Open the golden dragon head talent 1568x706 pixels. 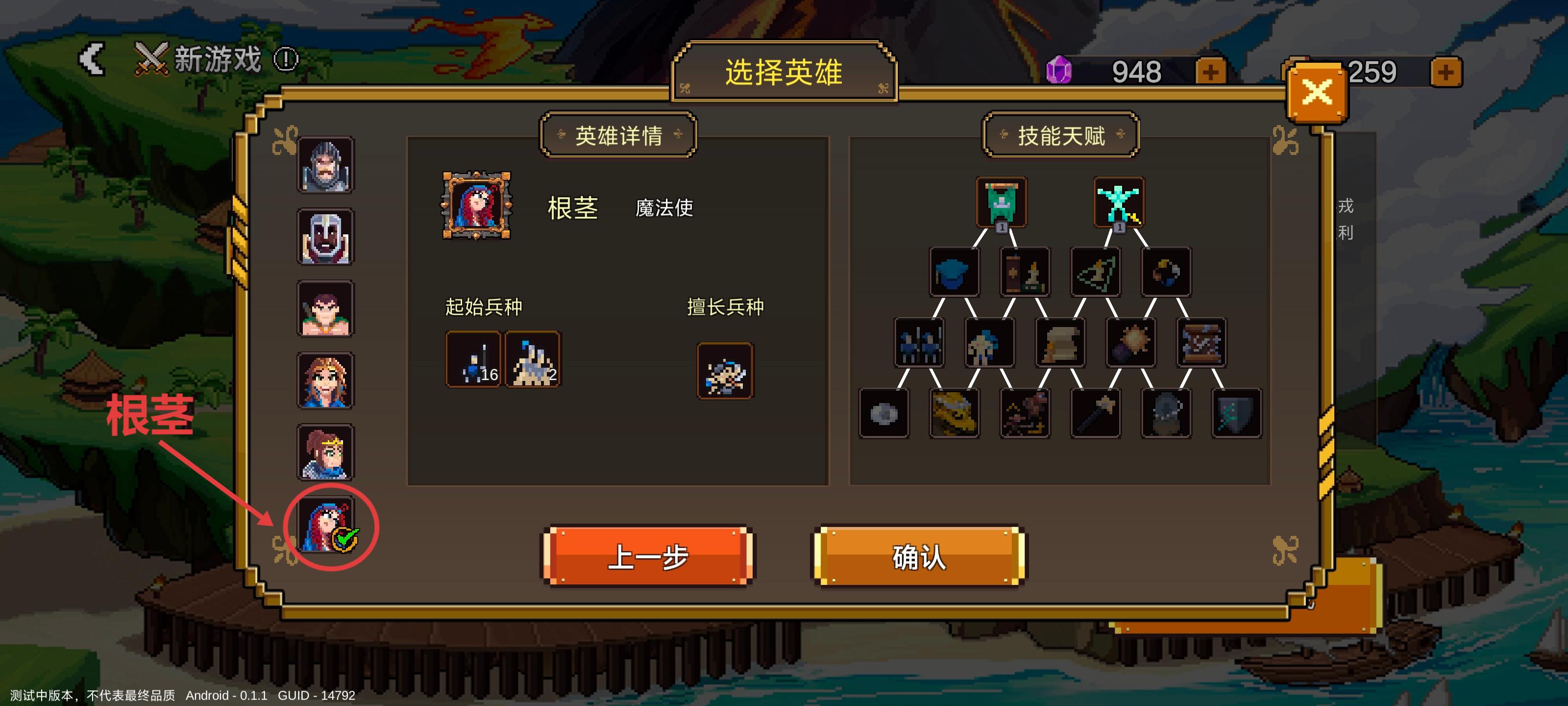pos(955,414)
